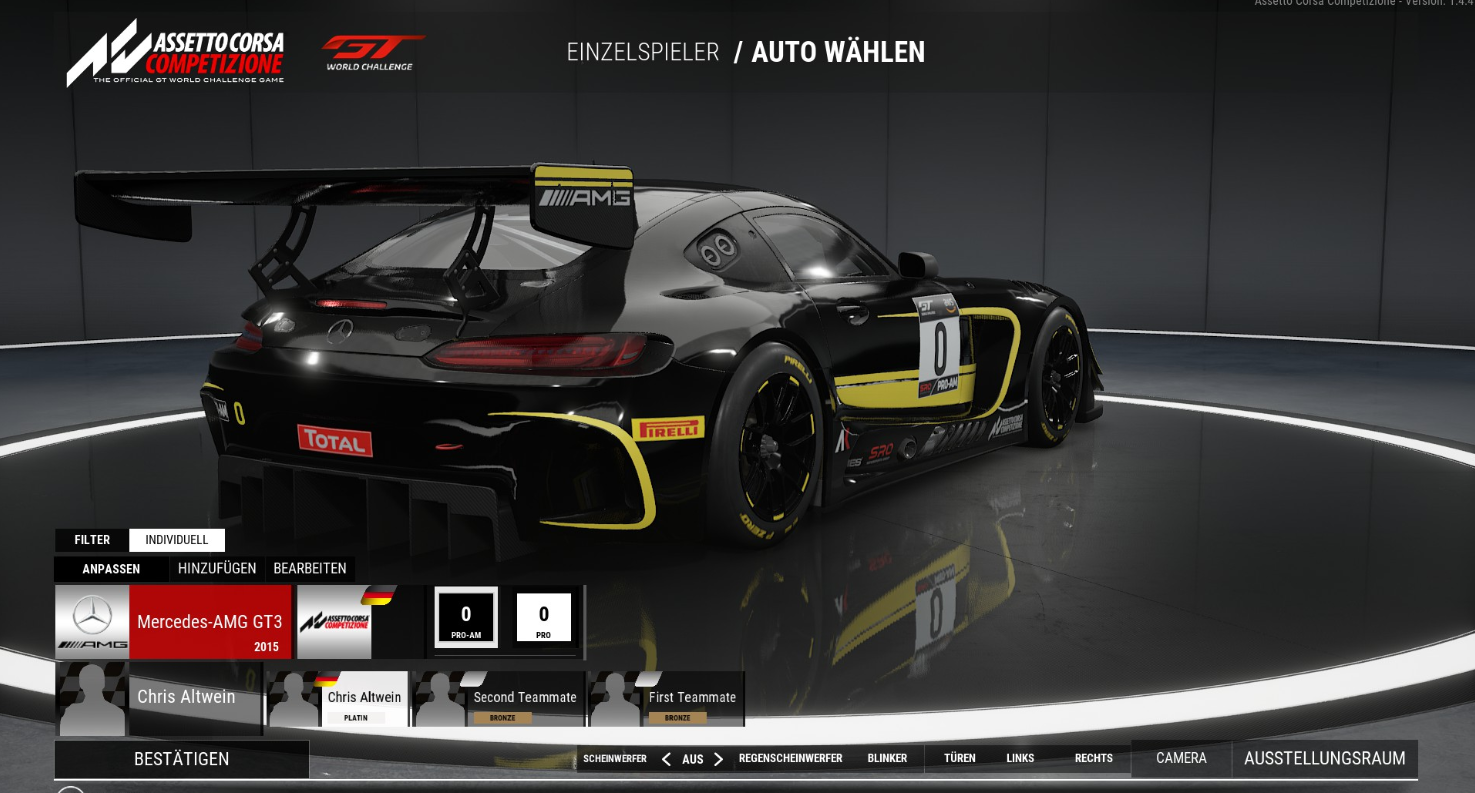This screenshot has height=793, width=1475.
Task: Click the right arrow for Scheinwerfer
Action: coord(718,759)
